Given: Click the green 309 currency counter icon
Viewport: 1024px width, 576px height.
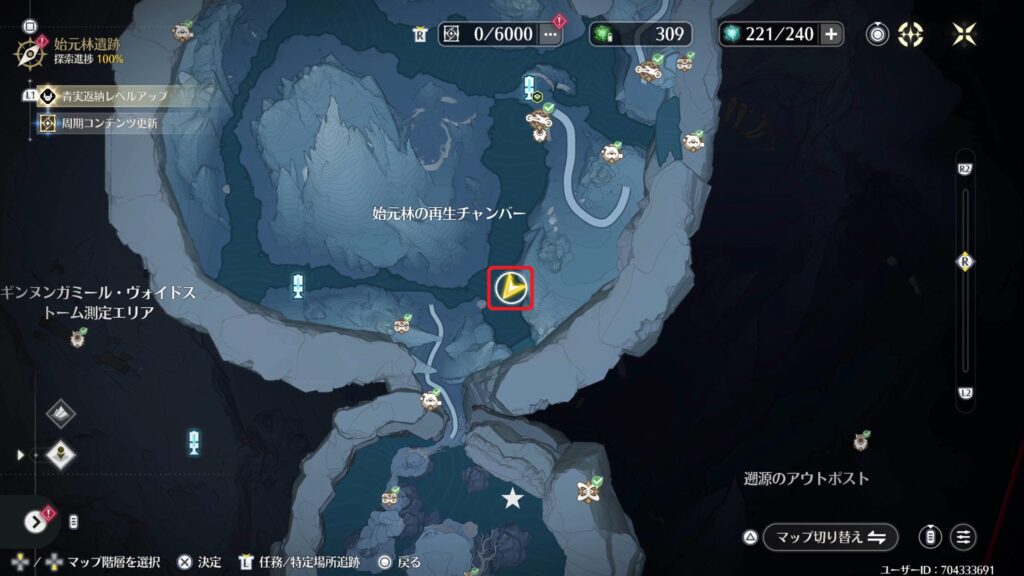Looking at the screenshot, I should [x=603, y=34].
